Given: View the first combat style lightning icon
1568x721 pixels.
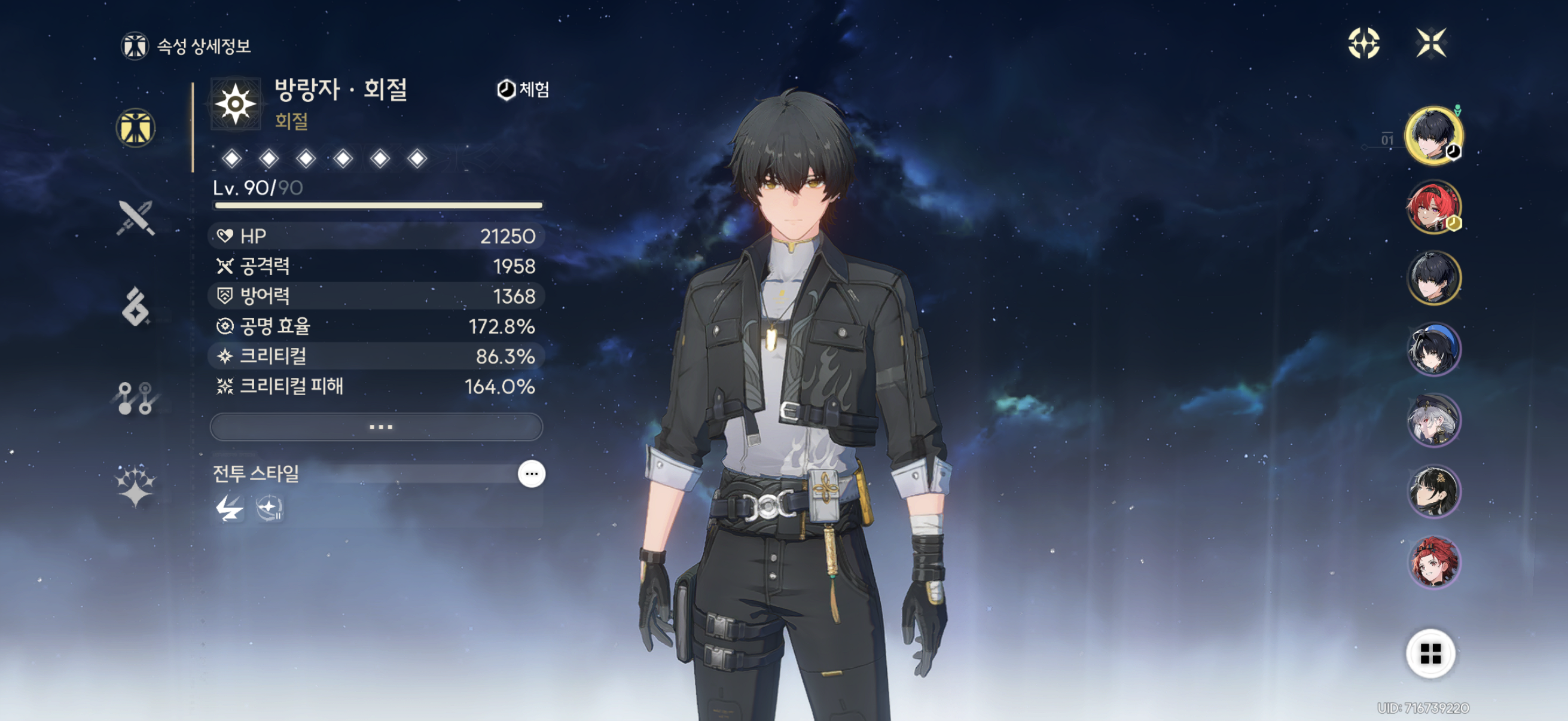Looking at the screenshot, I should pyautogui.click(x=230, y=508).
